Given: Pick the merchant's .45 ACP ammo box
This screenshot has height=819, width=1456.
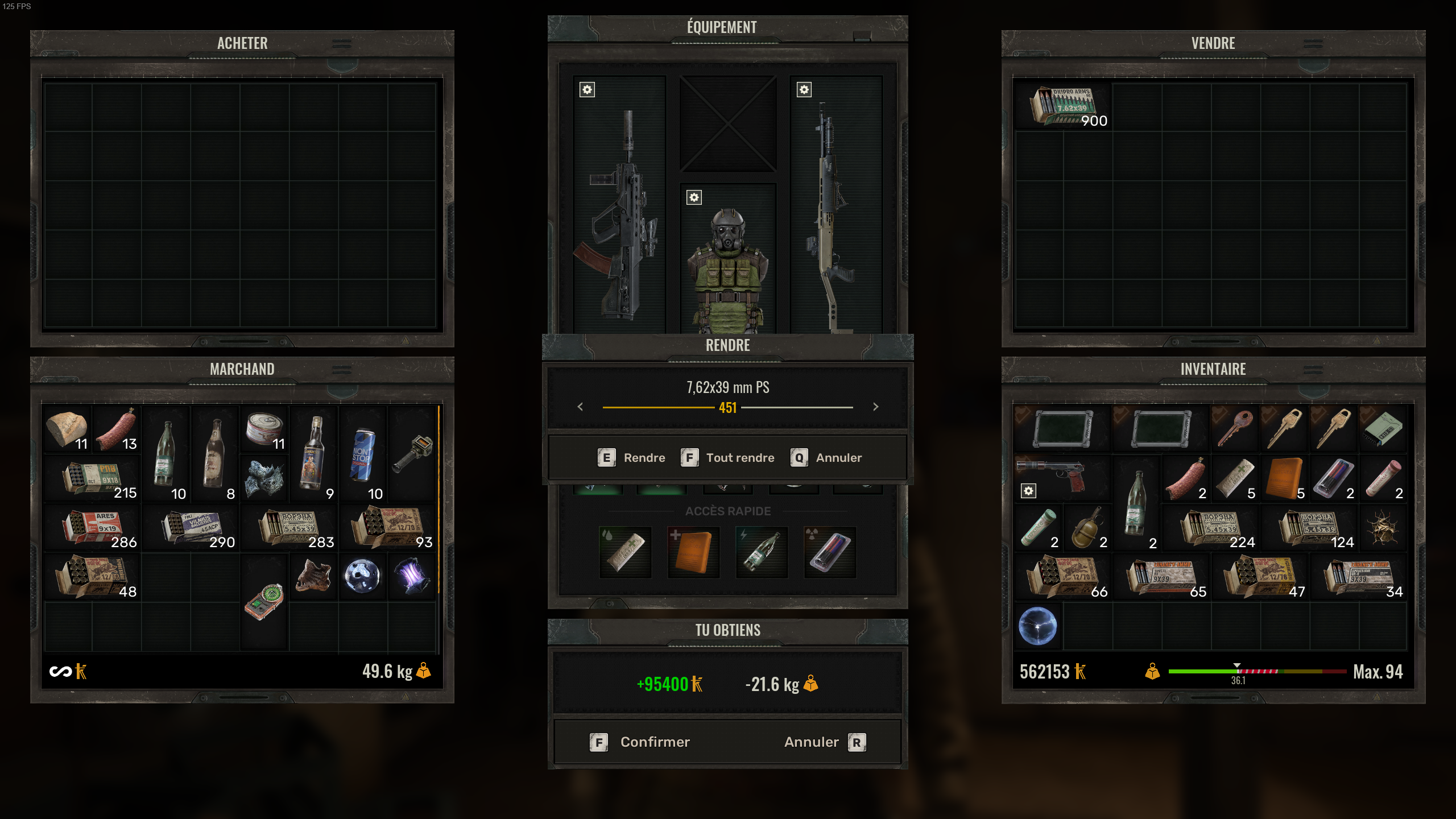Looking at the screenshot, I should click(191, 527).
